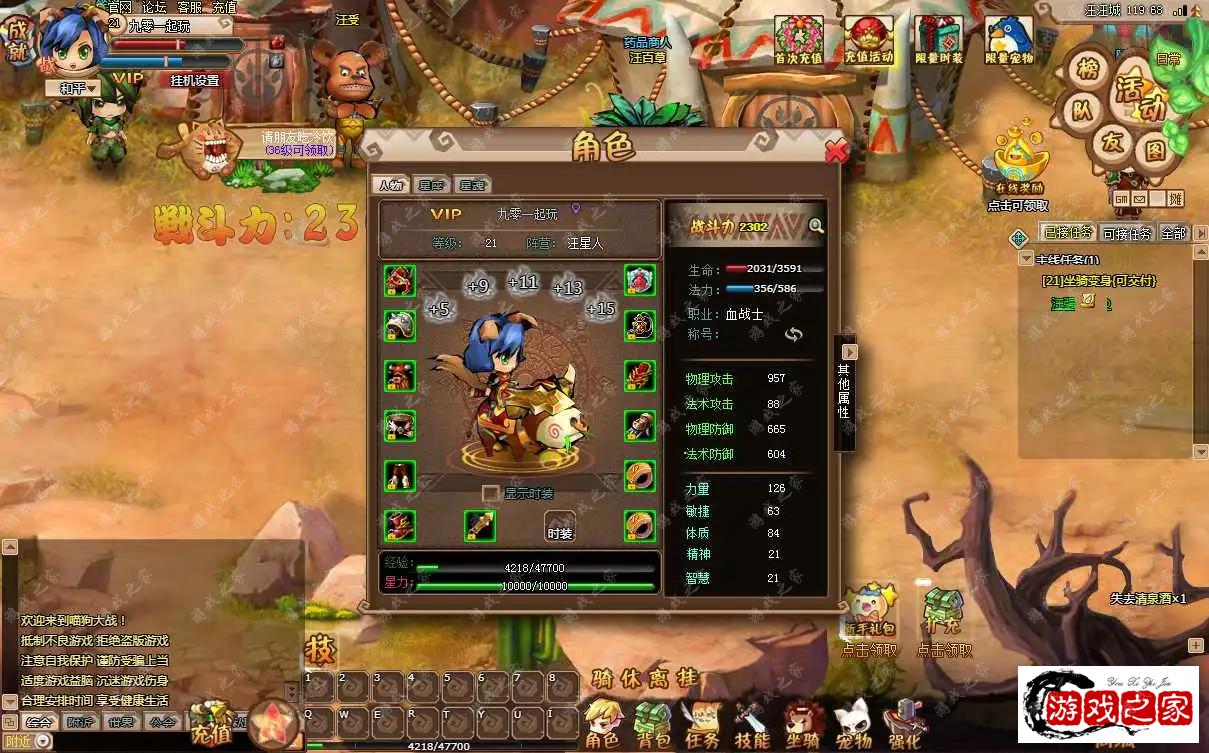Close the 角色 character panel
This screenshot has height=753, width=1209.
837,151
